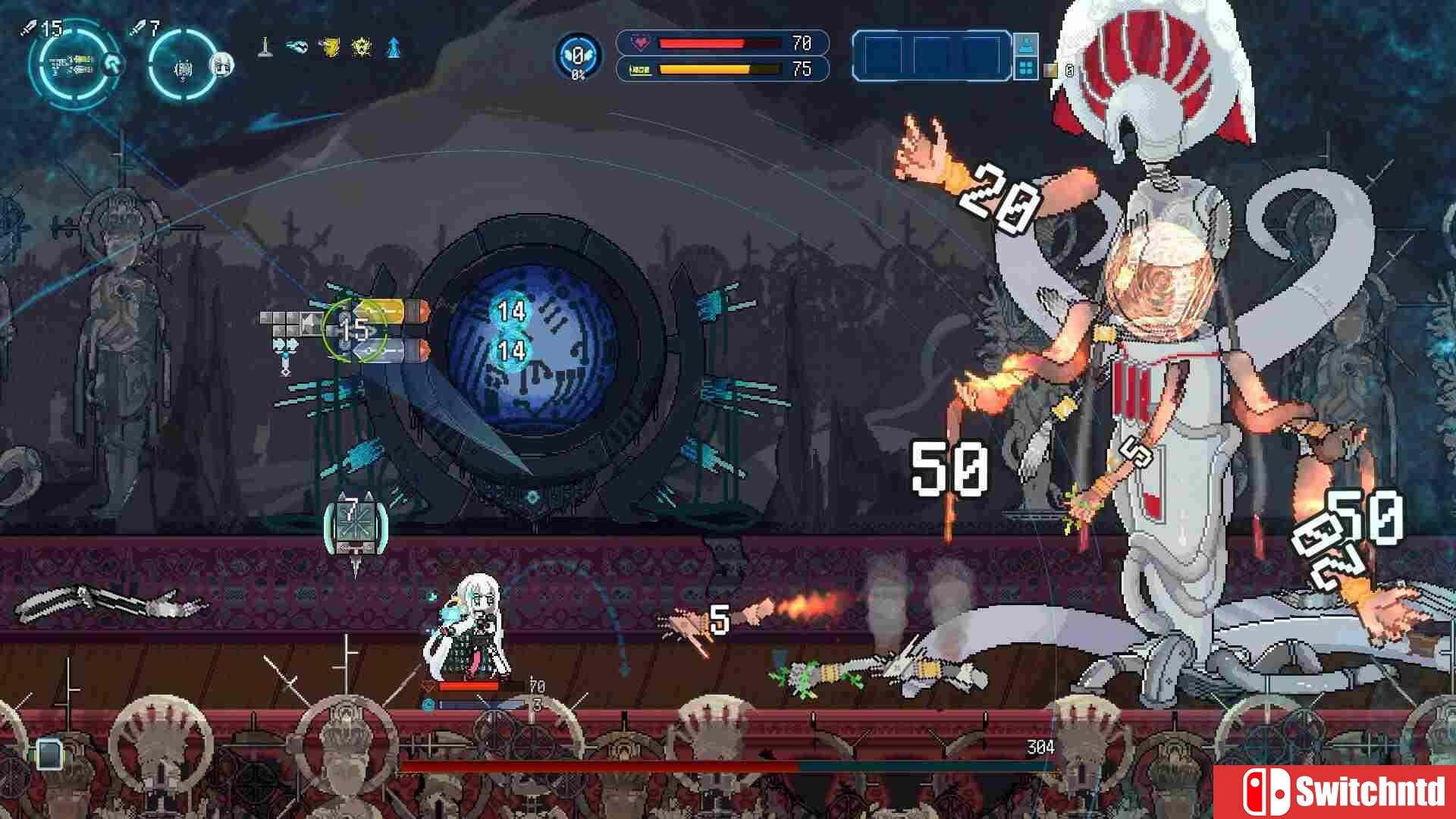Screen dimensions: 1456x819
Task: Select the yellow pillar buff icon
Action: [265, 46]
